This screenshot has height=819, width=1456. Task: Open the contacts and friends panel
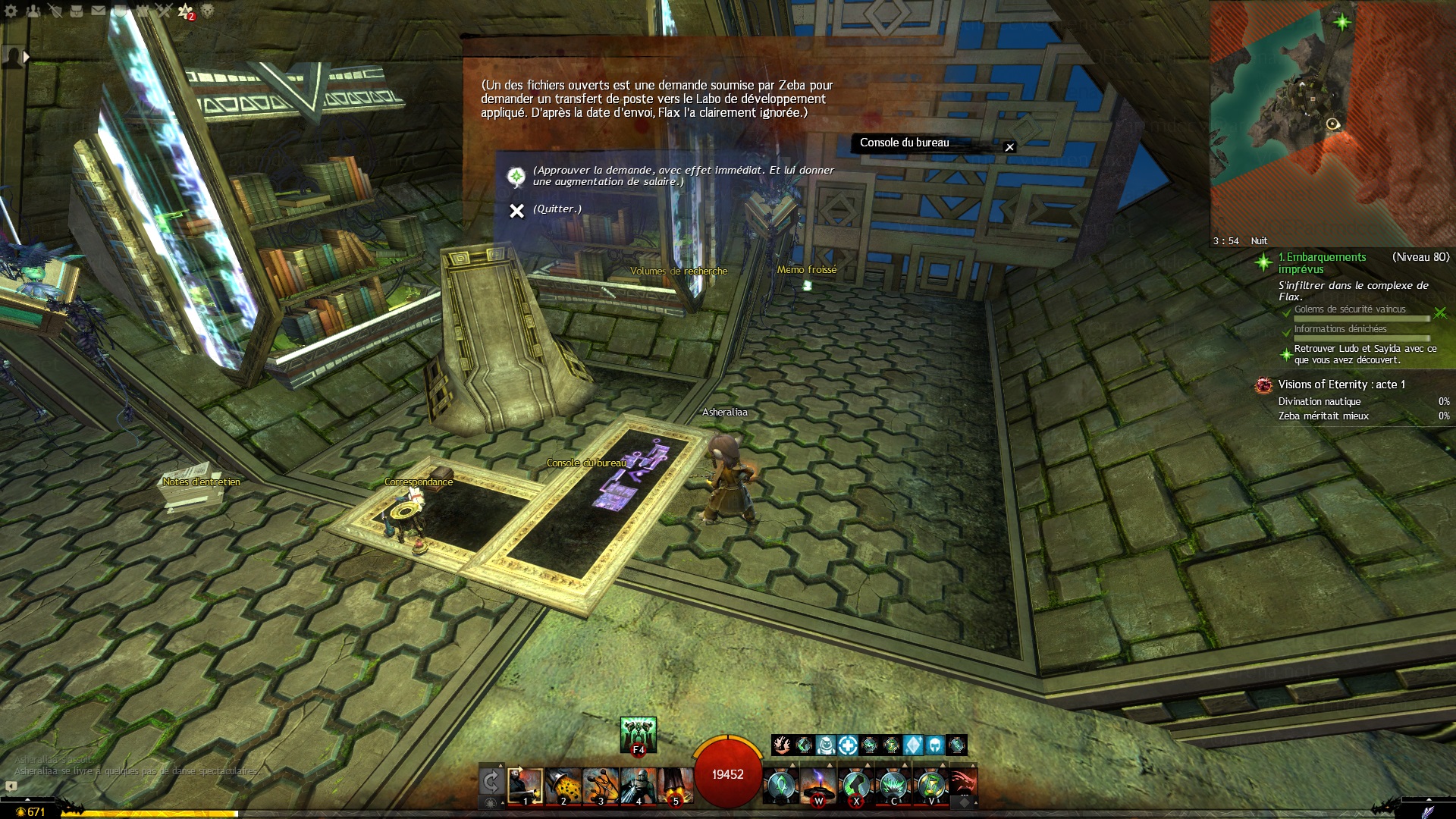(33, 11)
